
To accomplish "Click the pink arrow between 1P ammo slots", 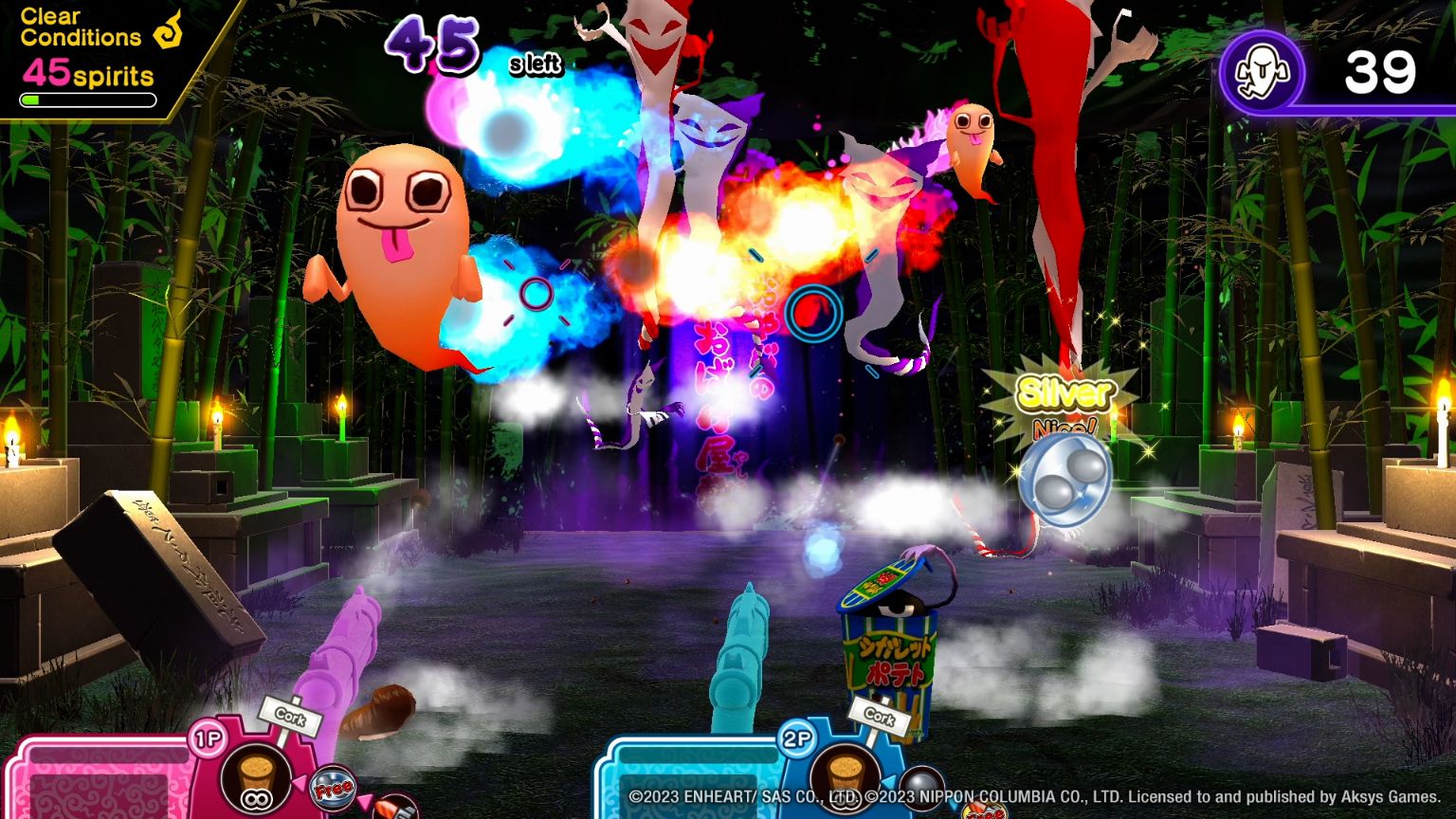I will (299, 783).
